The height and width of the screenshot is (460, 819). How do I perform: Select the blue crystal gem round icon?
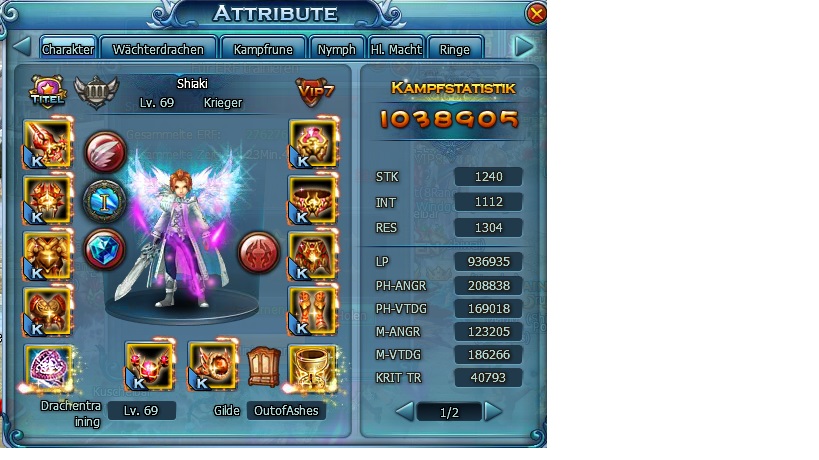pos(103,248)
